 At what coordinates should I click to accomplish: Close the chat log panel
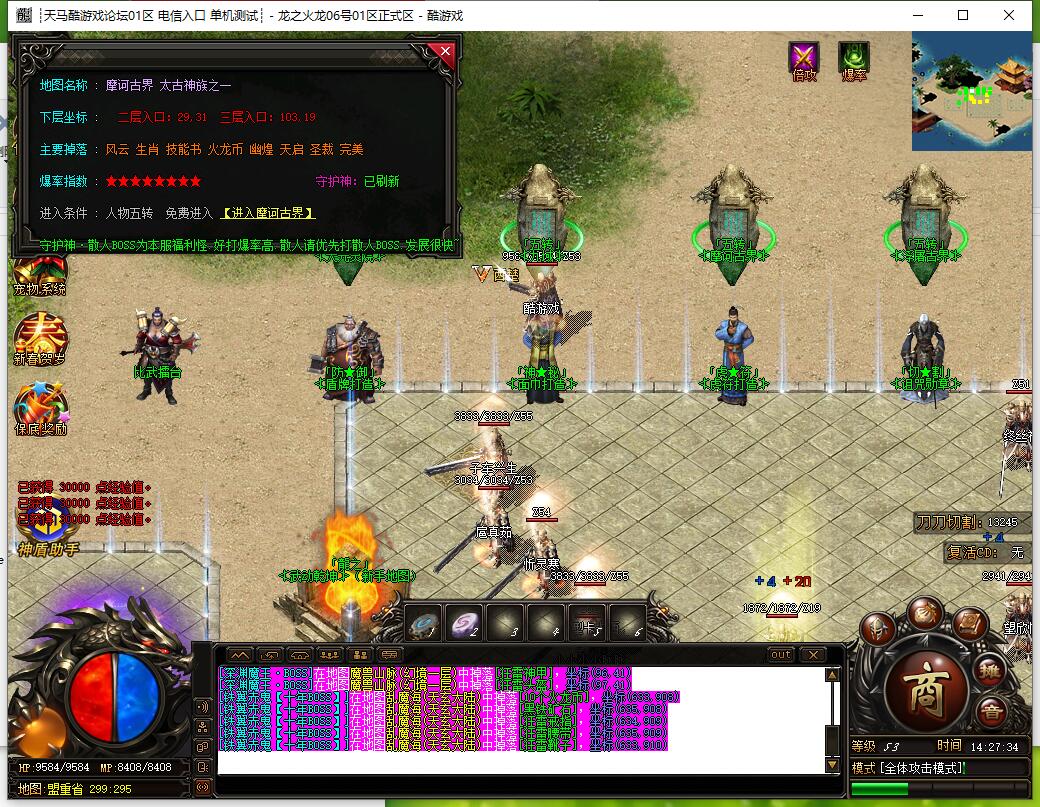pos(812,654)
